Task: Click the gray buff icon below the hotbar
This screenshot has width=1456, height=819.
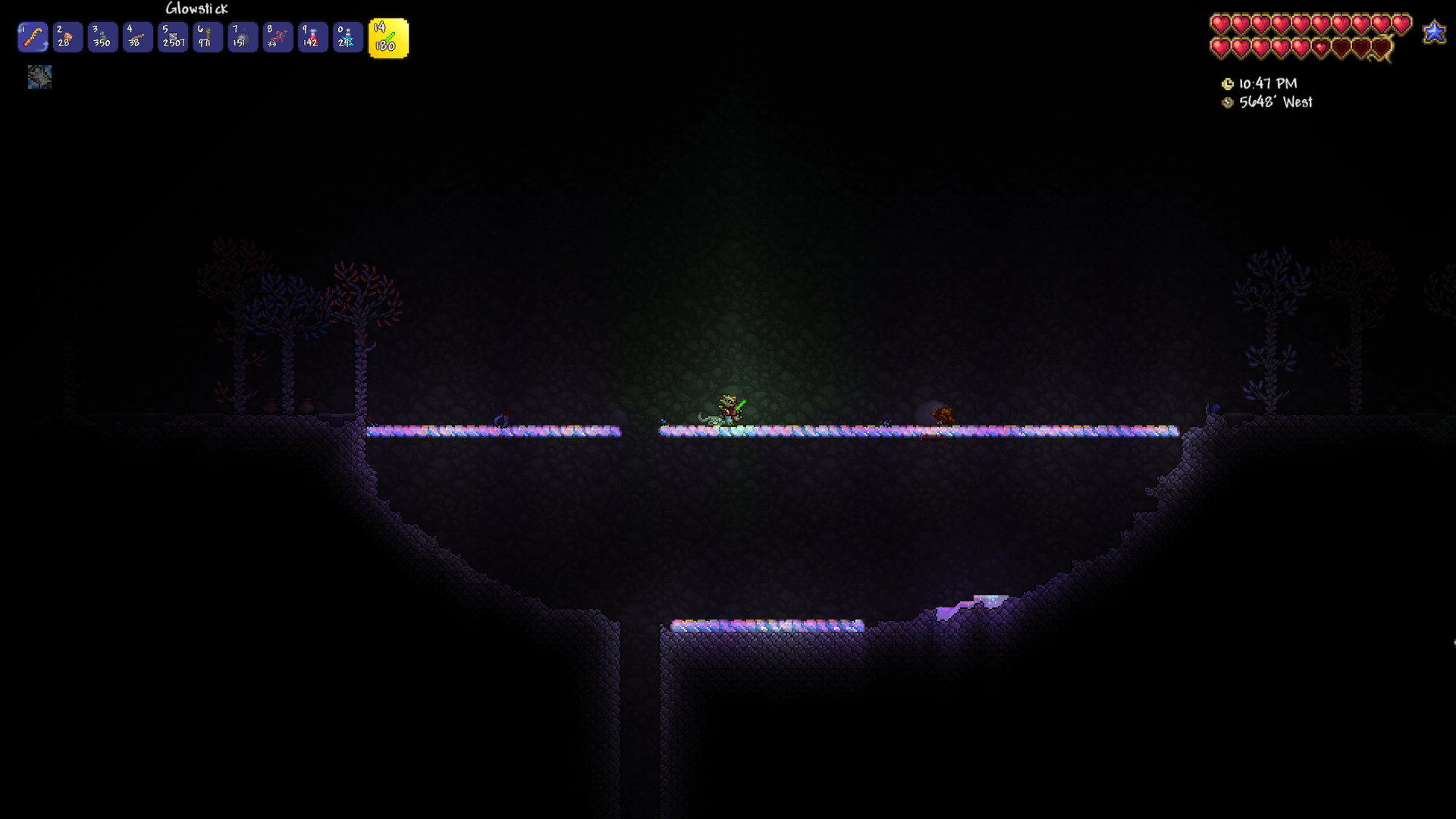Action: click(x=39, y=77)
